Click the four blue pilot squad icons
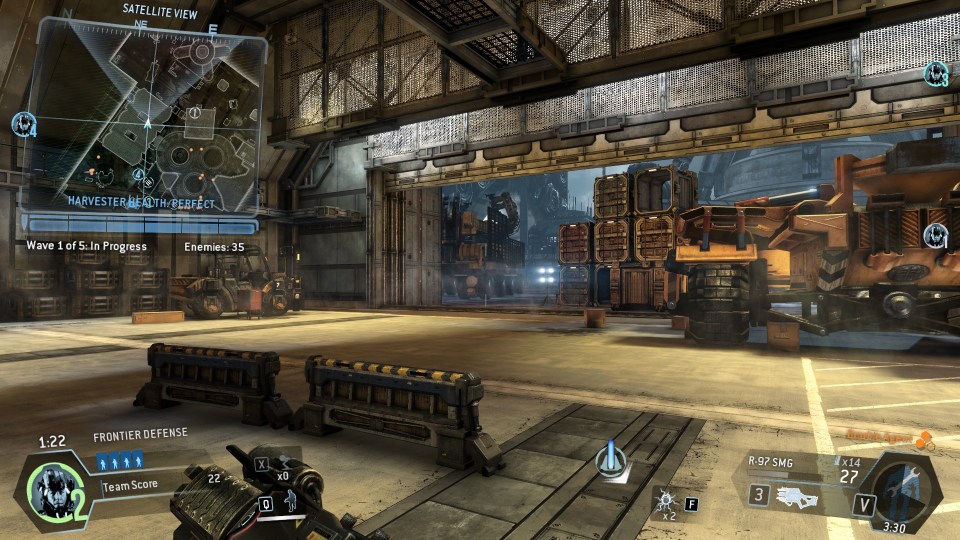Screen dimensions: 960x540 tap(121, 461)
